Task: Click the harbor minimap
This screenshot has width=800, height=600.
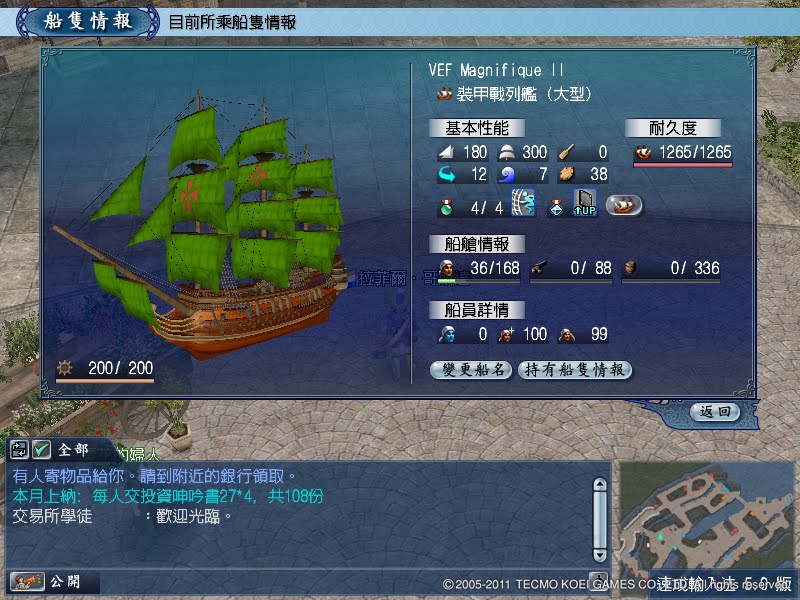Action: tap(707, 518)
